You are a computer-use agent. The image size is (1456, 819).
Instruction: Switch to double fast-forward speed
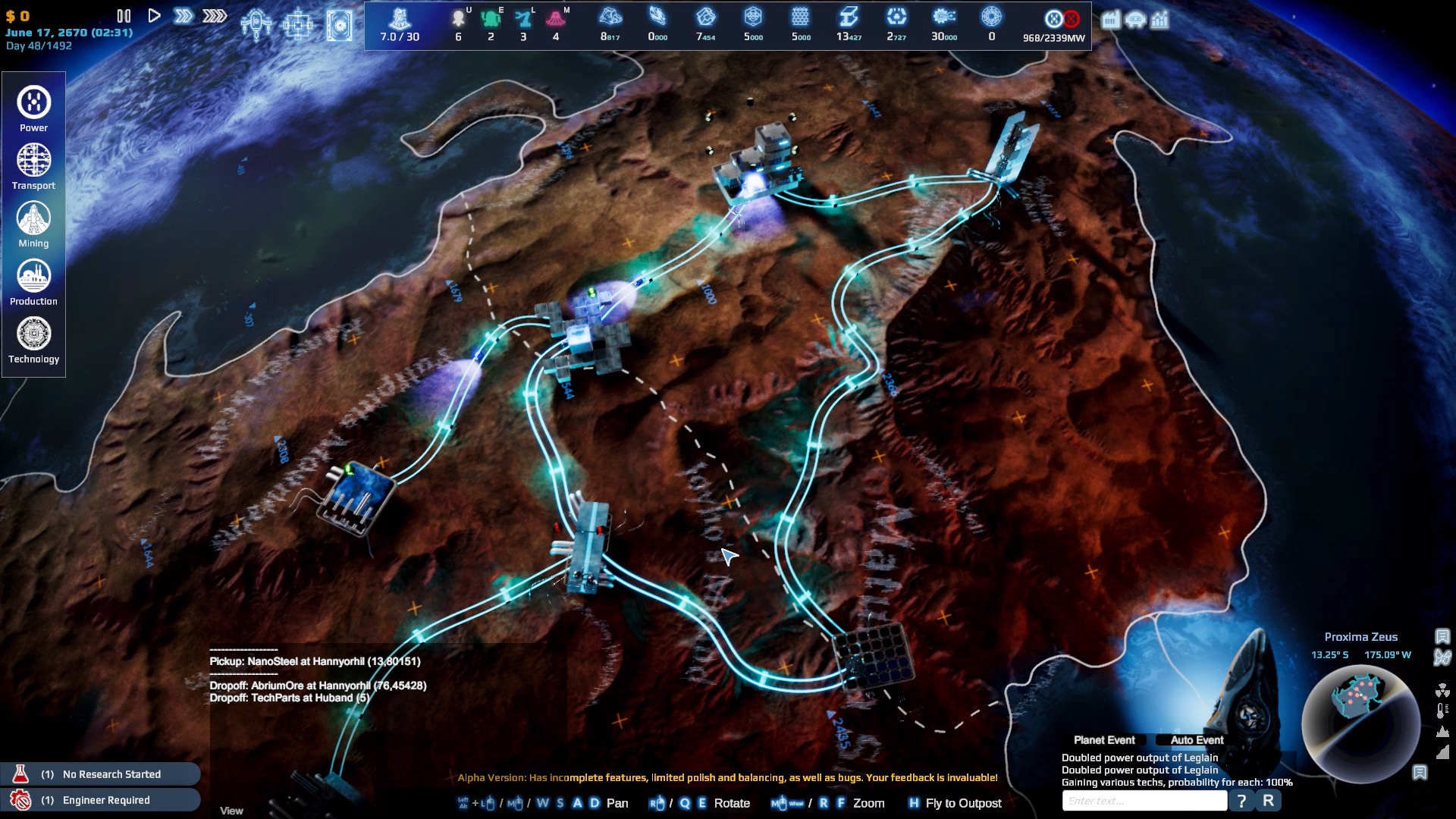183,16
